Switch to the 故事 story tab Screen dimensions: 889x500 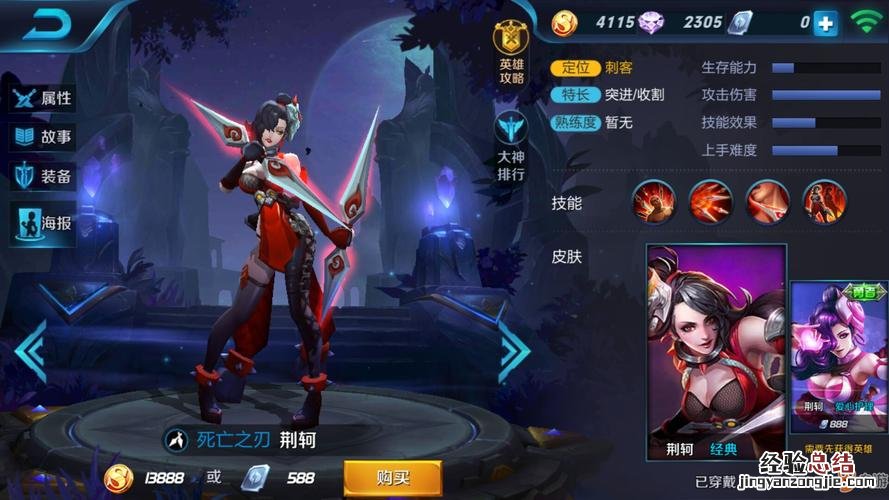[x=43, y=138]
